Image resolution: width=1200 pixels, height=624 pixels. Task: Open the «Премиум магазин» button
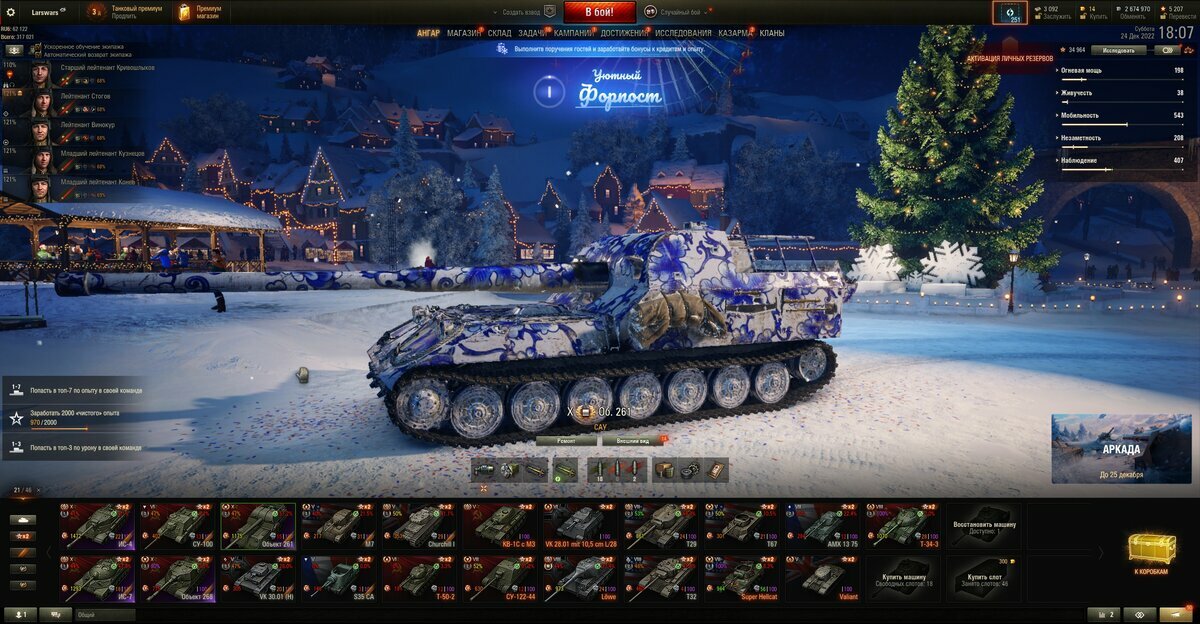[200, 12]
